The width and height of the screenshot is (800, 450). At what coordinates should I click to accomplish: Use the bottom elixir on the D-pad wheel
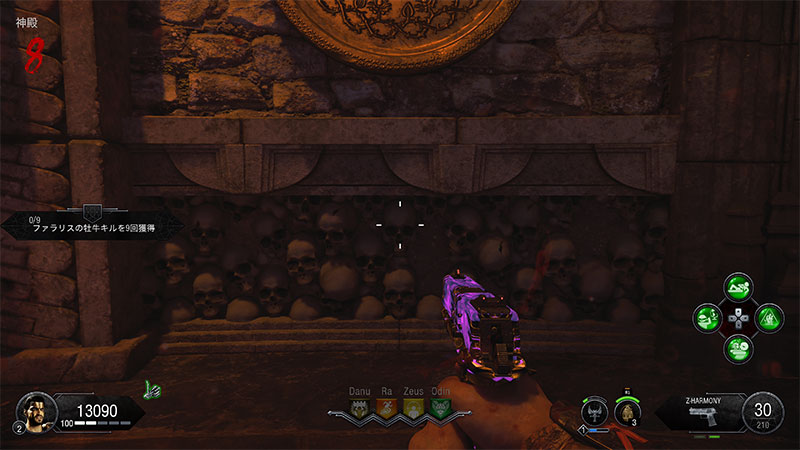coord(737,348)
